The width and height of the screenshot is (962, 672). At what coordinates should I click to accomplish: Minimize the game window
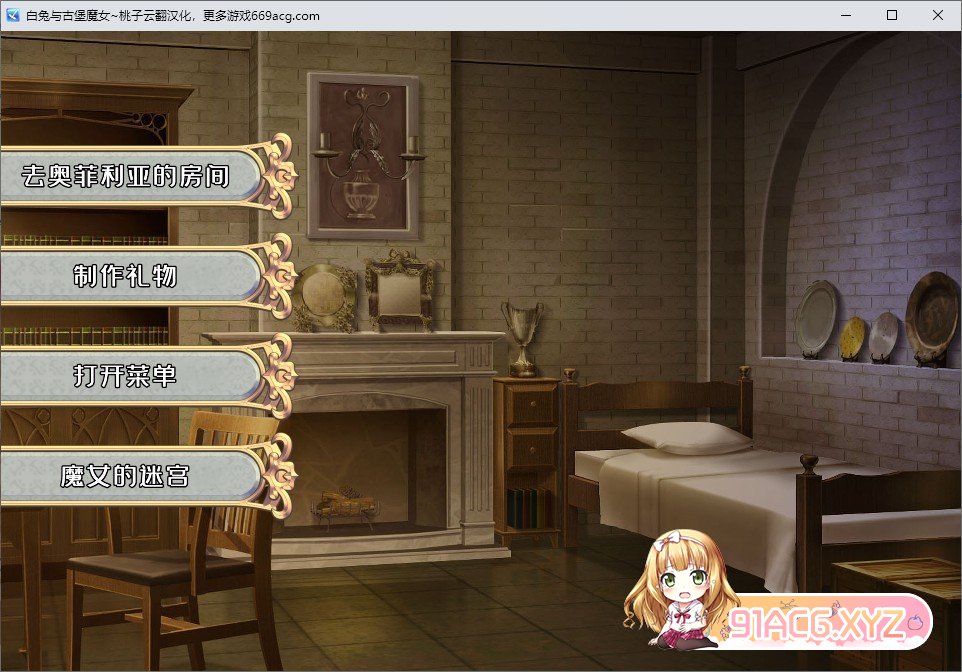846,15
